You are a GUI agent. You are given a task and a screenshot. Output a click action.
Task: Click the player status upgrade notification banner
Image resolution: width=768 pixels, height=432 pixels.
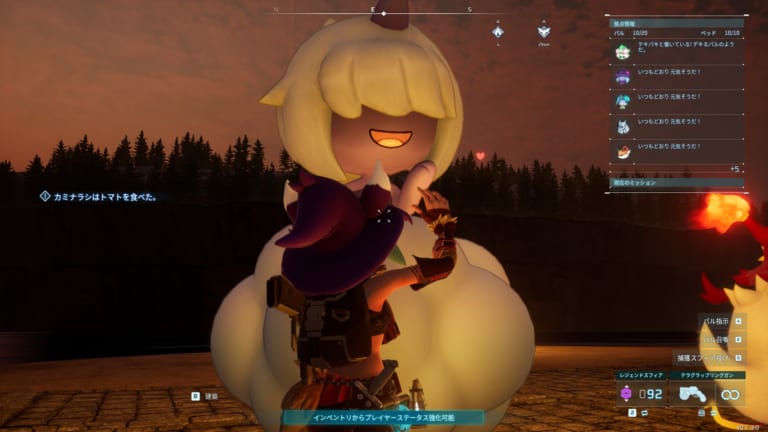(383, 417)
